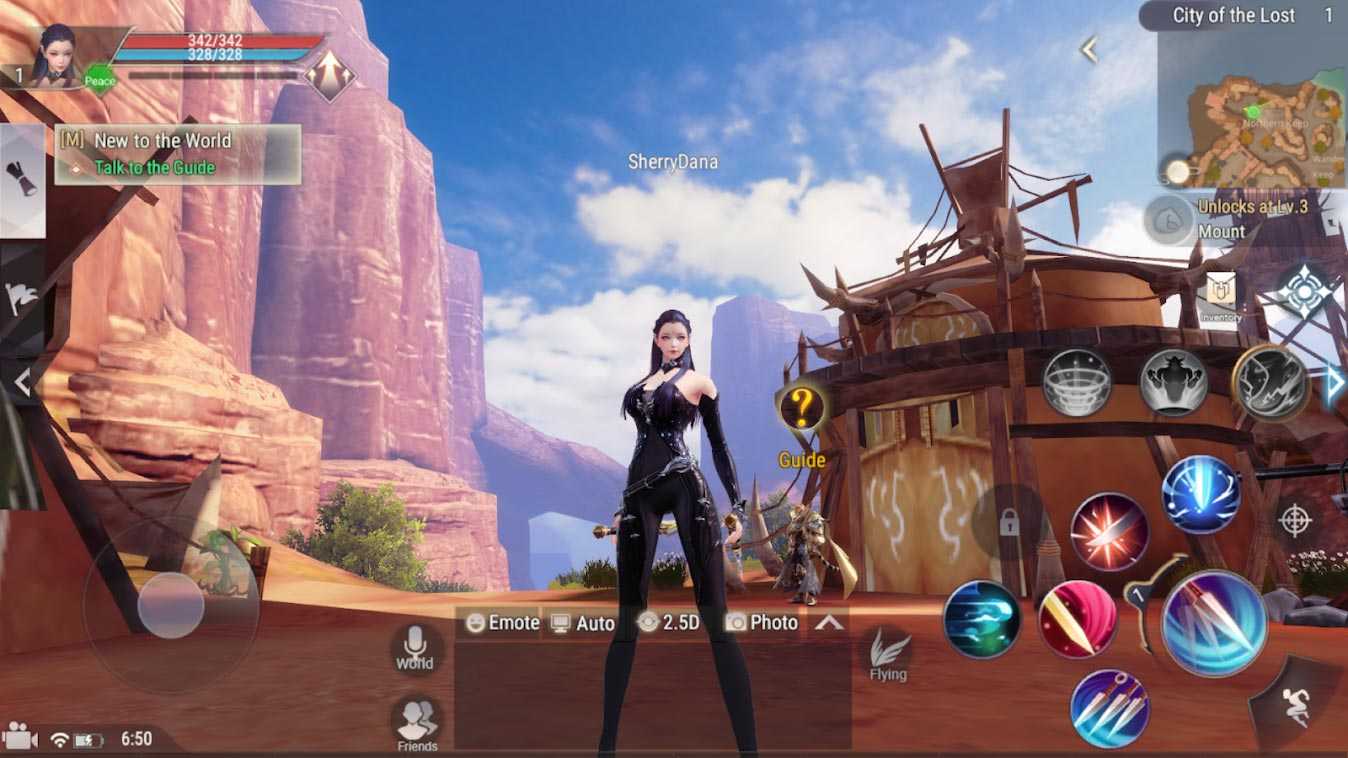This screenshot has height=758, width=1348.
Task: Enter Photo mode
Action: (762, 623)
